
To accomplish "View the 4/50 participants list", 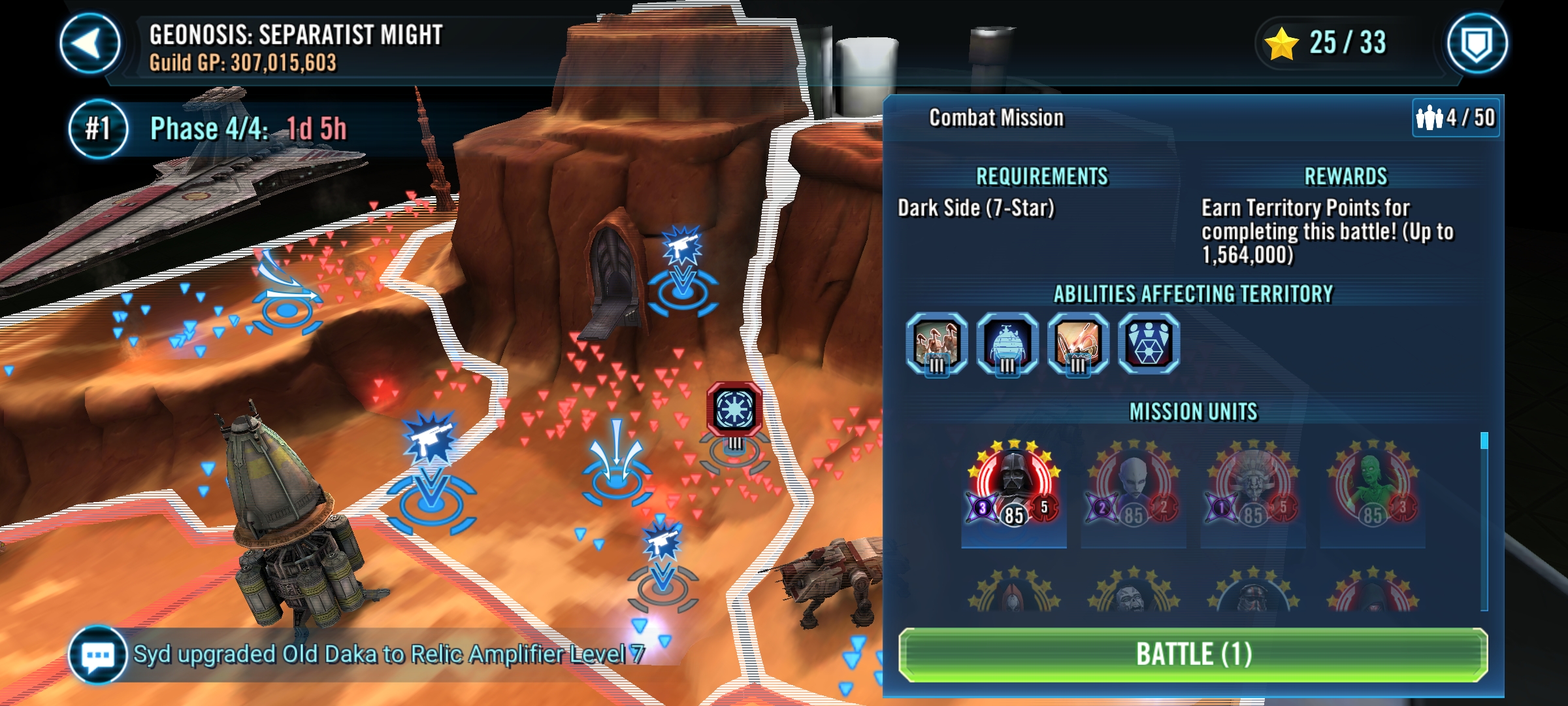I will tap(1456, 118).
